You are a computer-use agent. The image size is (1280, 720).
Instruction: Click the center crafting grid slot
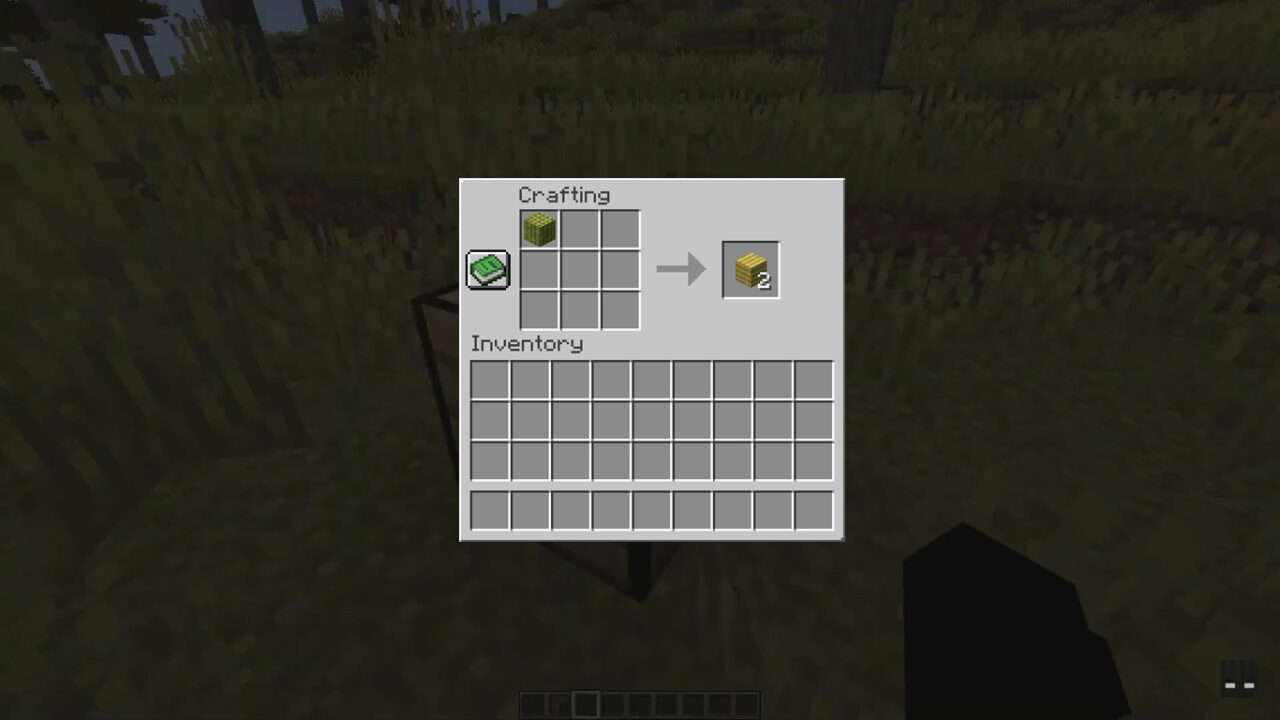click(579, 269)
